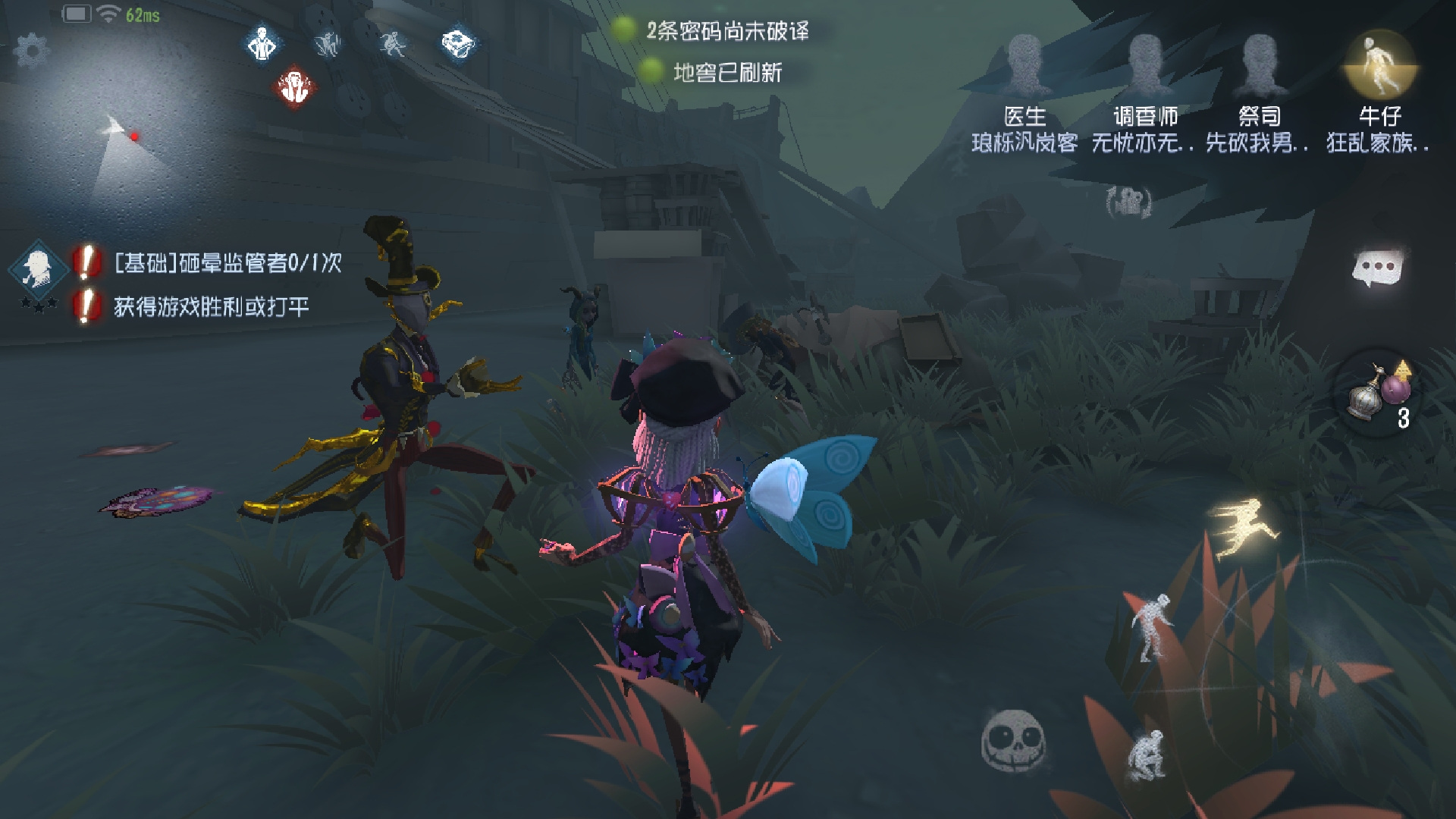Select the 牛仔 teammate portrait
The width and height of the screenshot is (1456, 819).
[x=1379, y=66]
